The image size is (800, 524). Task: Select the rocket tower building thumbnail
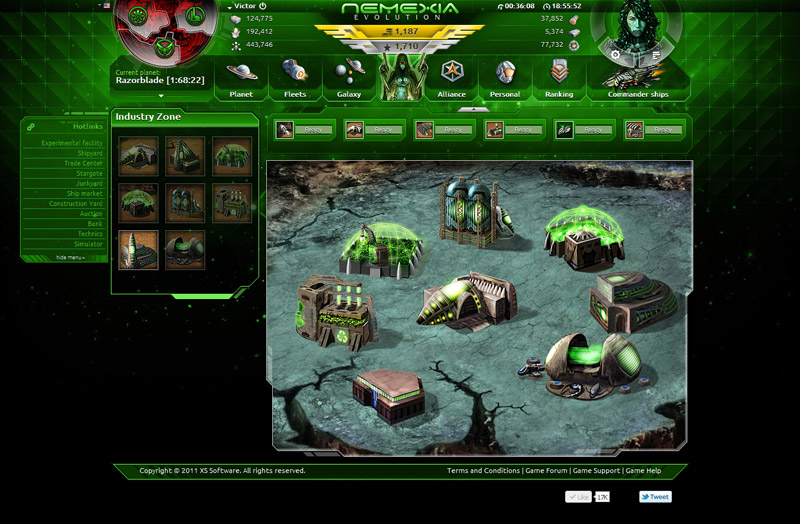click(x=139, y=250)
